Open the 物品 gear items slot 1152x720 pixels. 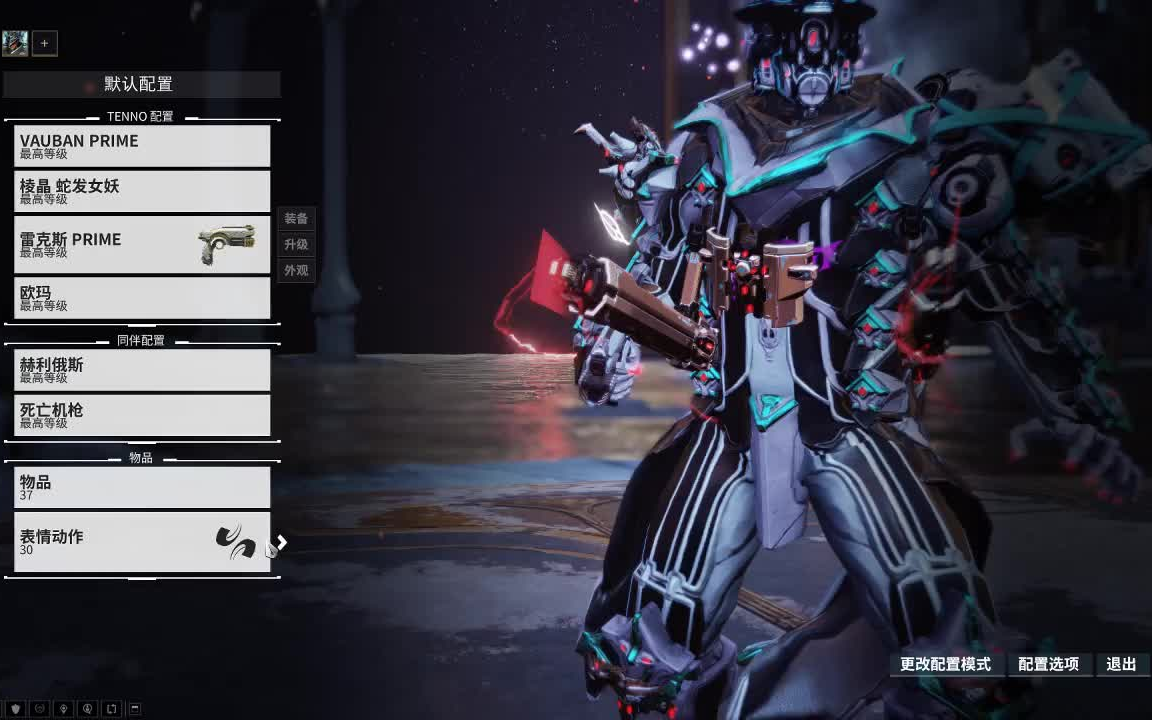pos(142,487)
